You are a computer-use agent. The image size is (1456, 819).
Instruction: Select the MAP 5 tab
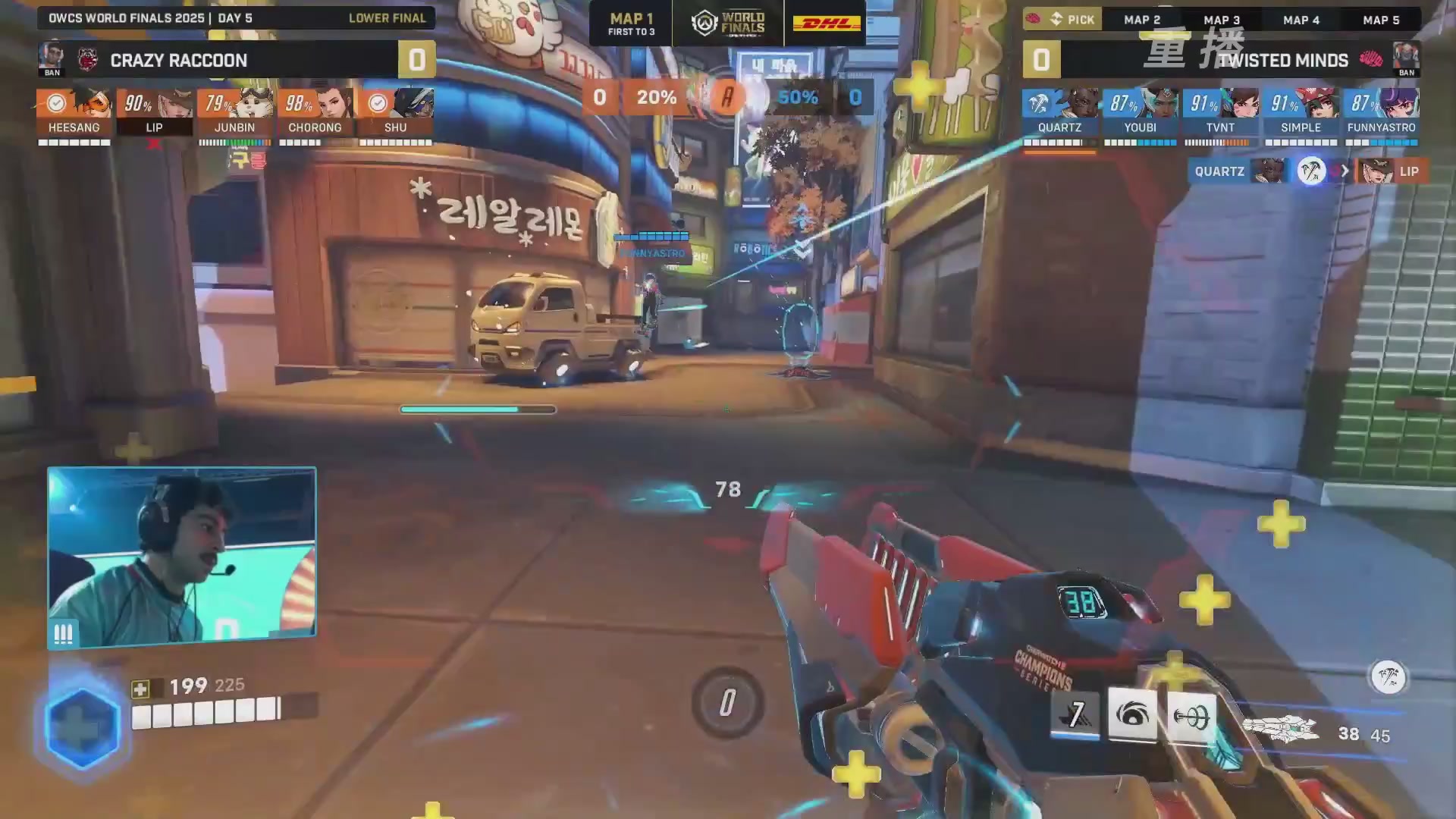(1381, 20)
